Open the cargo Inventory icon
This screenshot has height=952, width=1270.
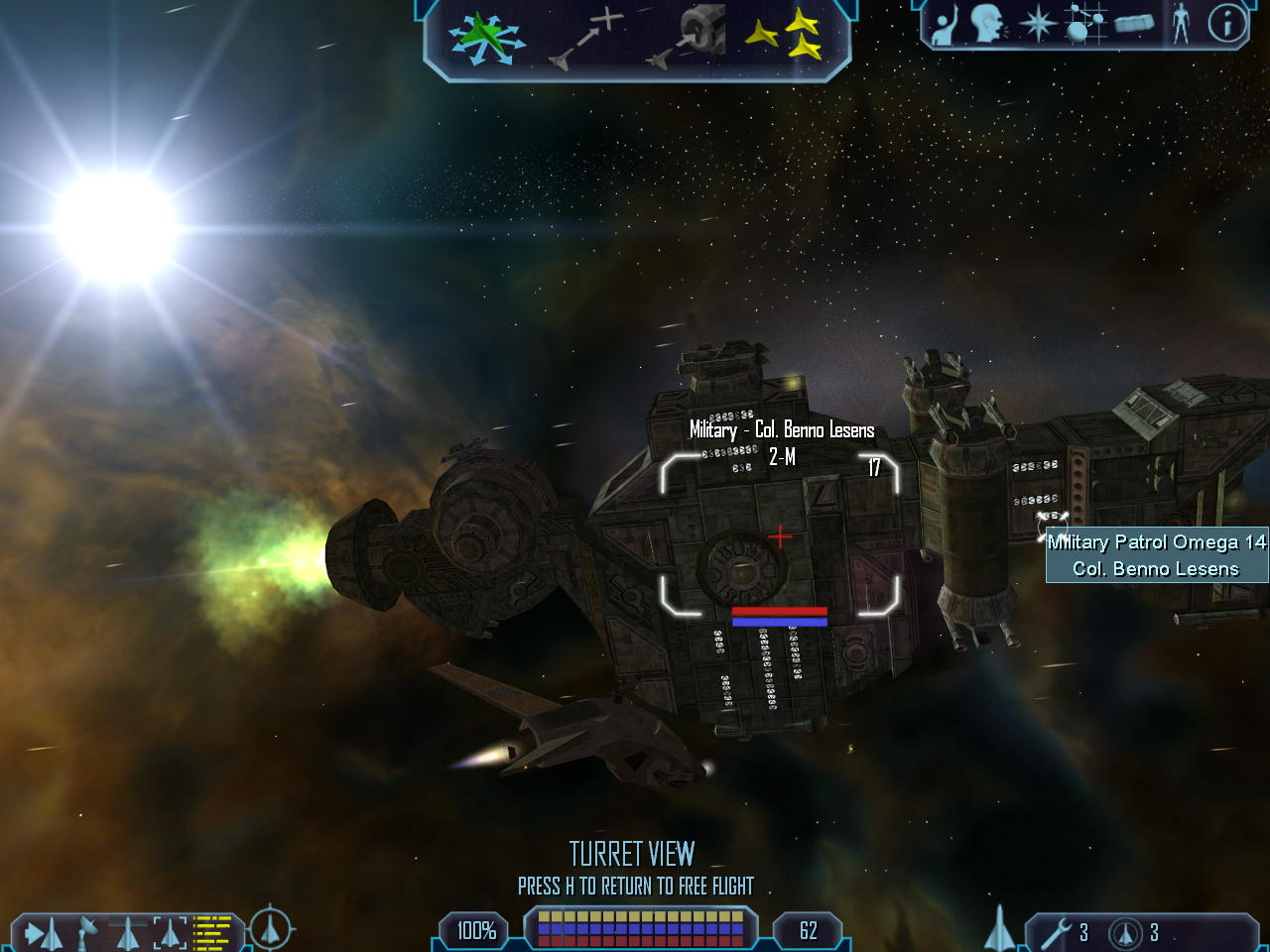[x=1134, y=25]
